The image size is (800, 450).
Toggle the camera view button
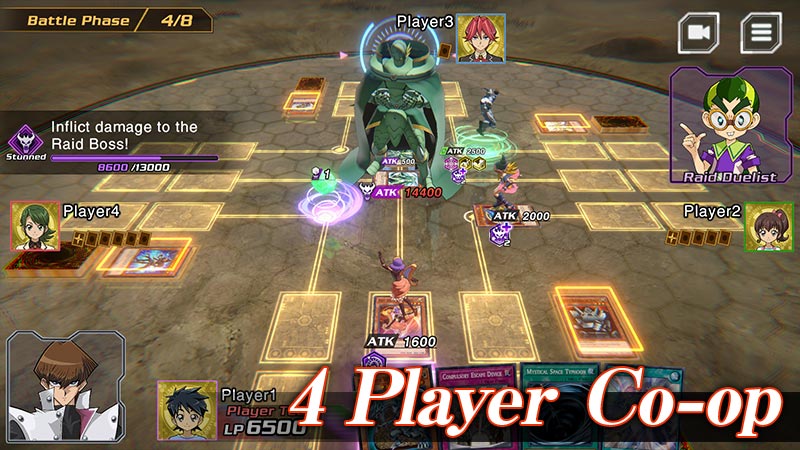click(699, 33)
